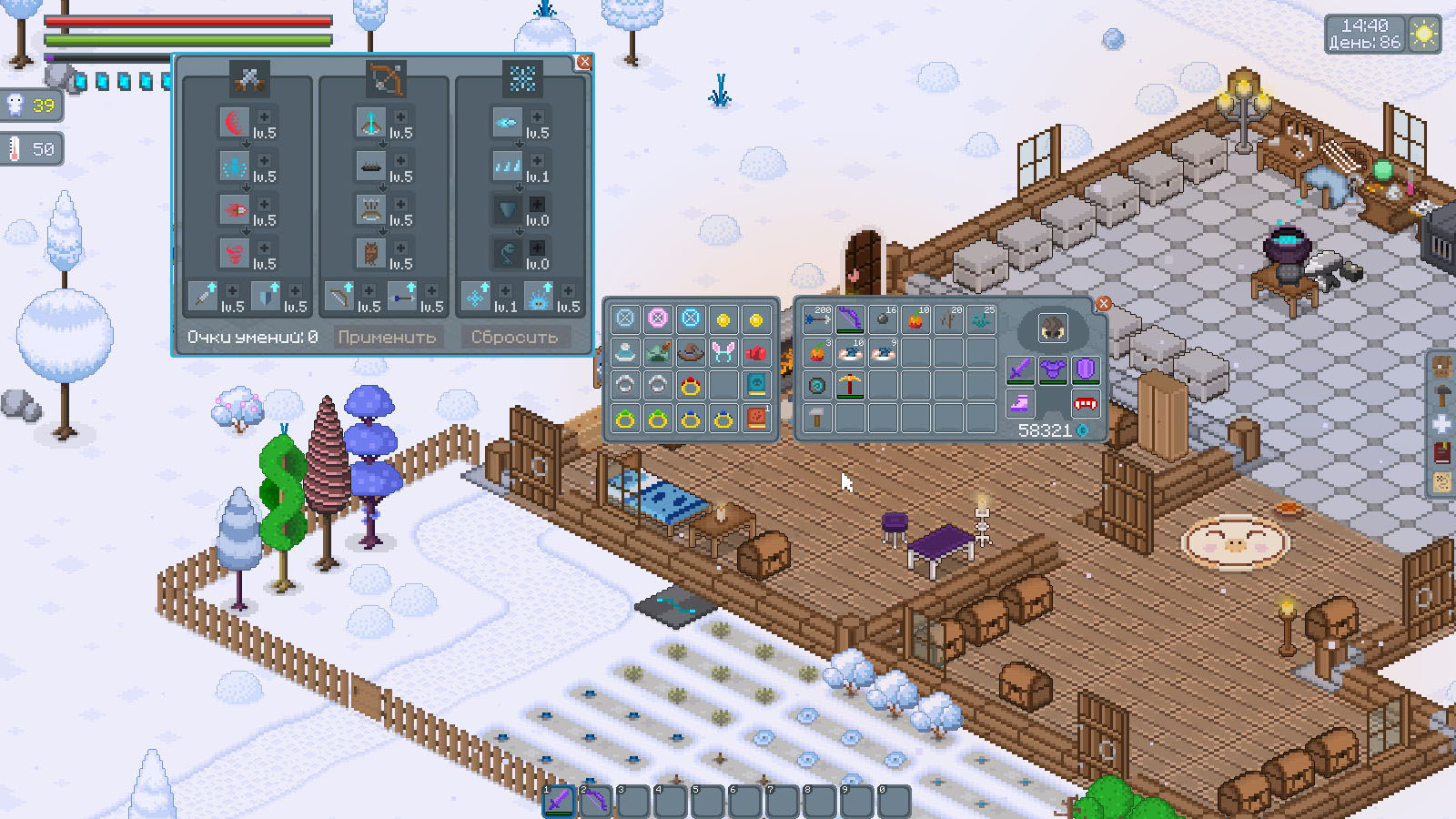Select the red crescent slash skill

pos(235,122)
